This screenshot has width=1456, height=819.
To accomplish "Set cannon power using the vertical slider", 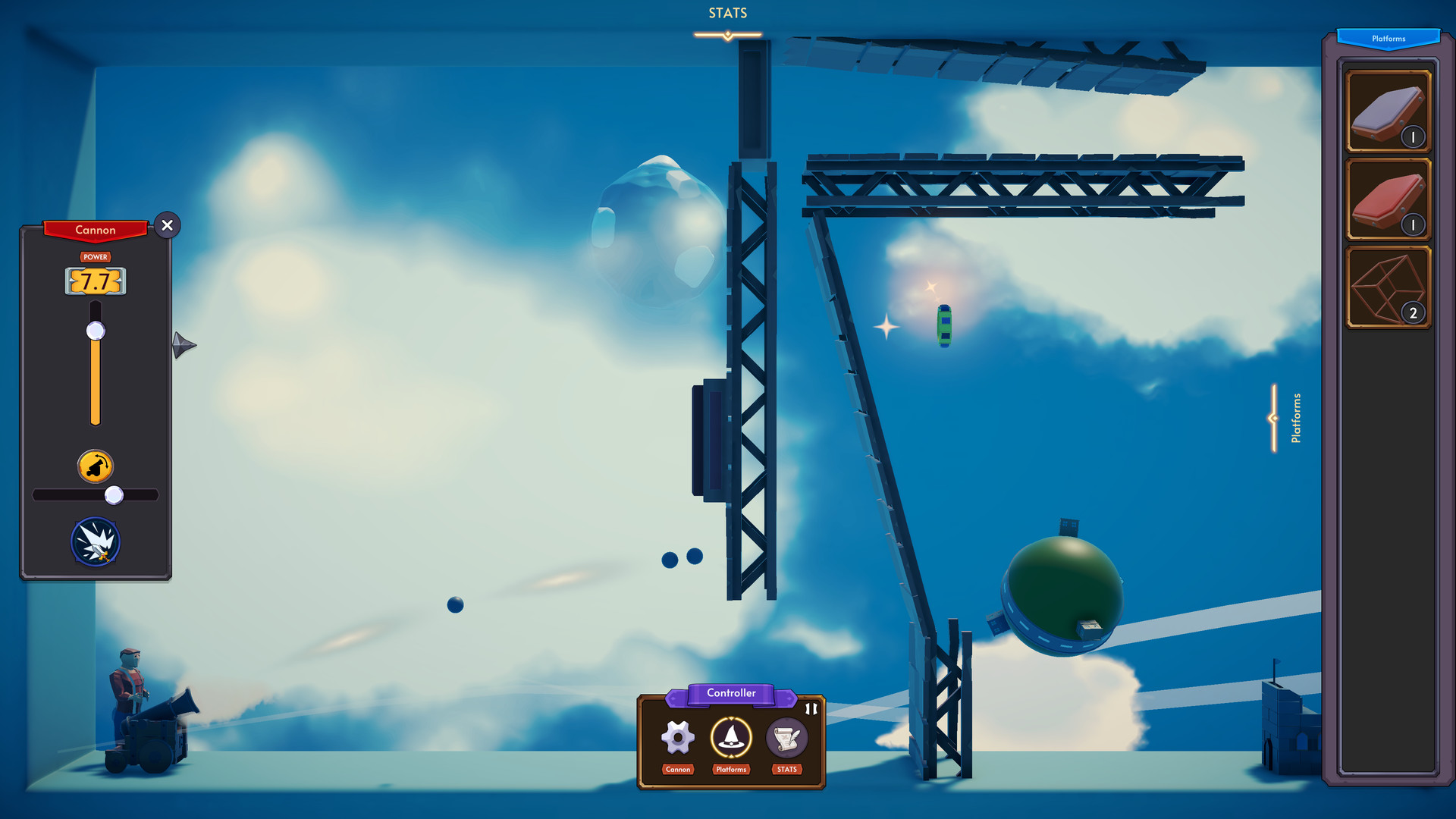I will point(95,330).
